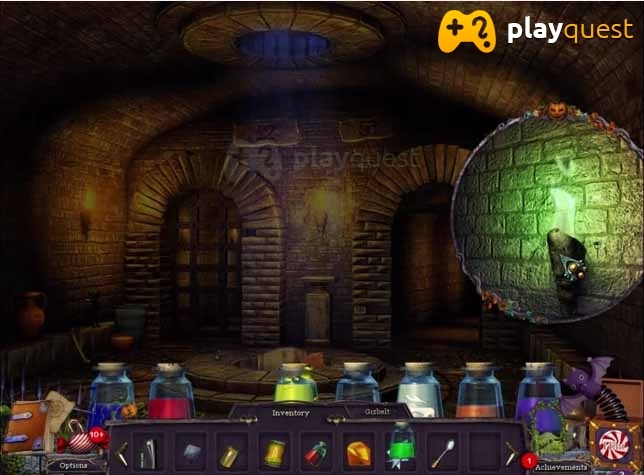Select the gray stone inventory item
This screenshot has height=475, width=644.
[x=190, y=451]
